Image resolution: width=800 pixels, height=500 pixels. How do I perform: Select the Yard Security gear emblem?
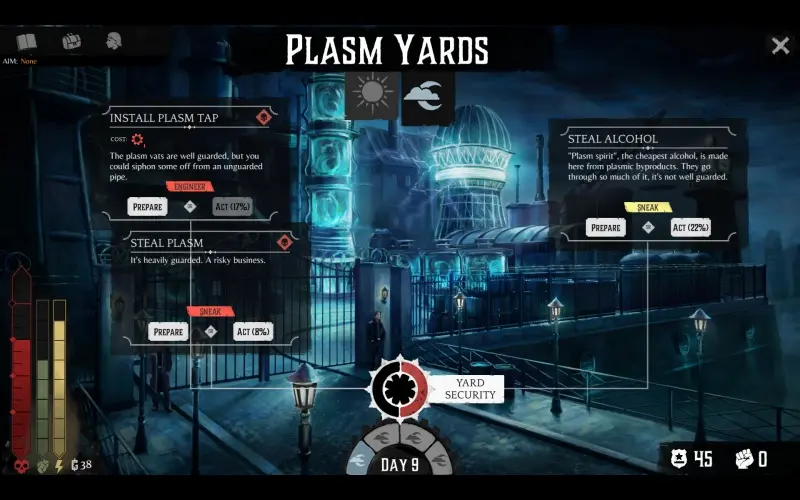point(400,389)
